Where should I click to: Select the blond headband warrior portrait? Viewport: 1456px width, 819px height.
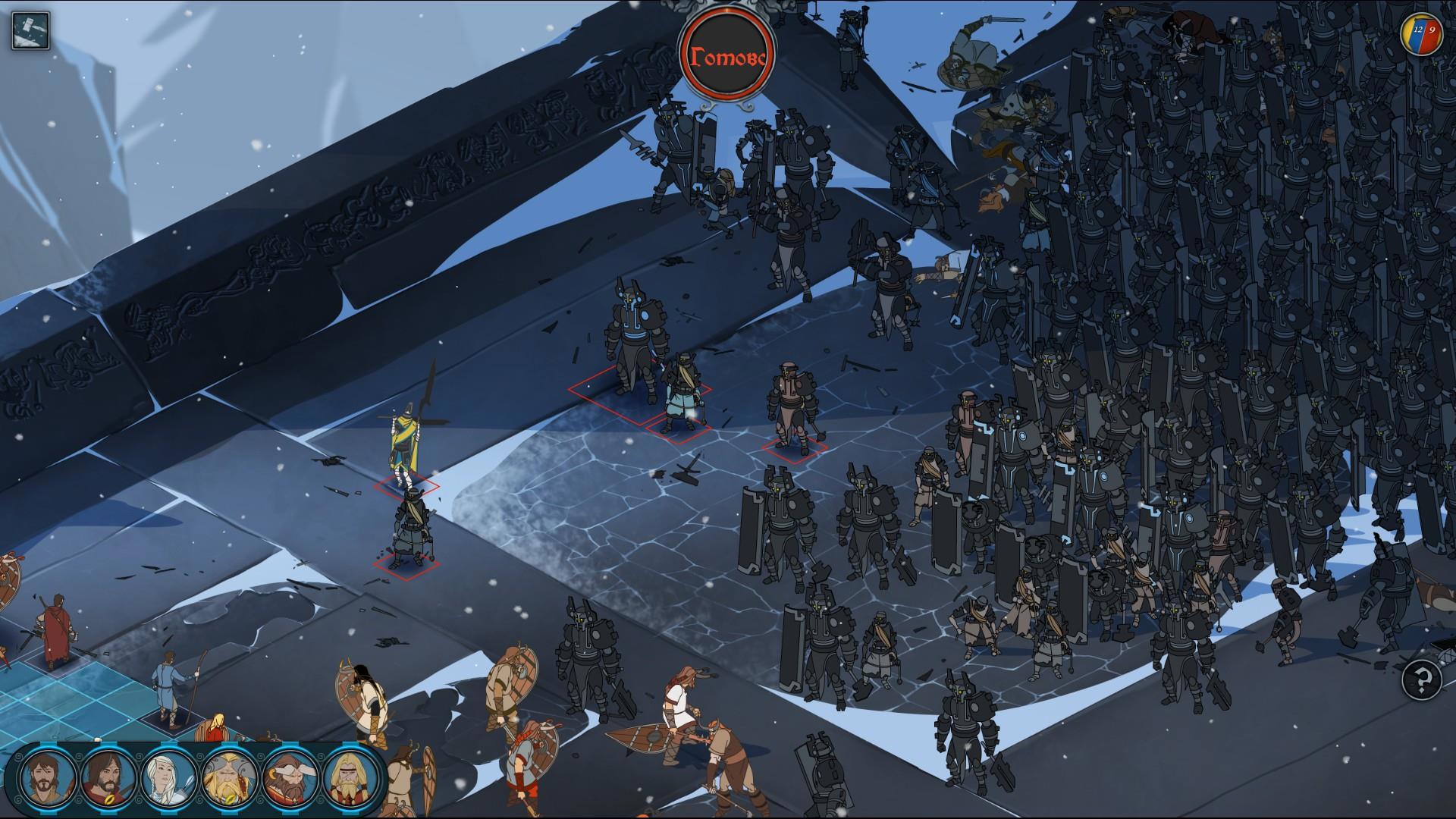tap(350, 780)
